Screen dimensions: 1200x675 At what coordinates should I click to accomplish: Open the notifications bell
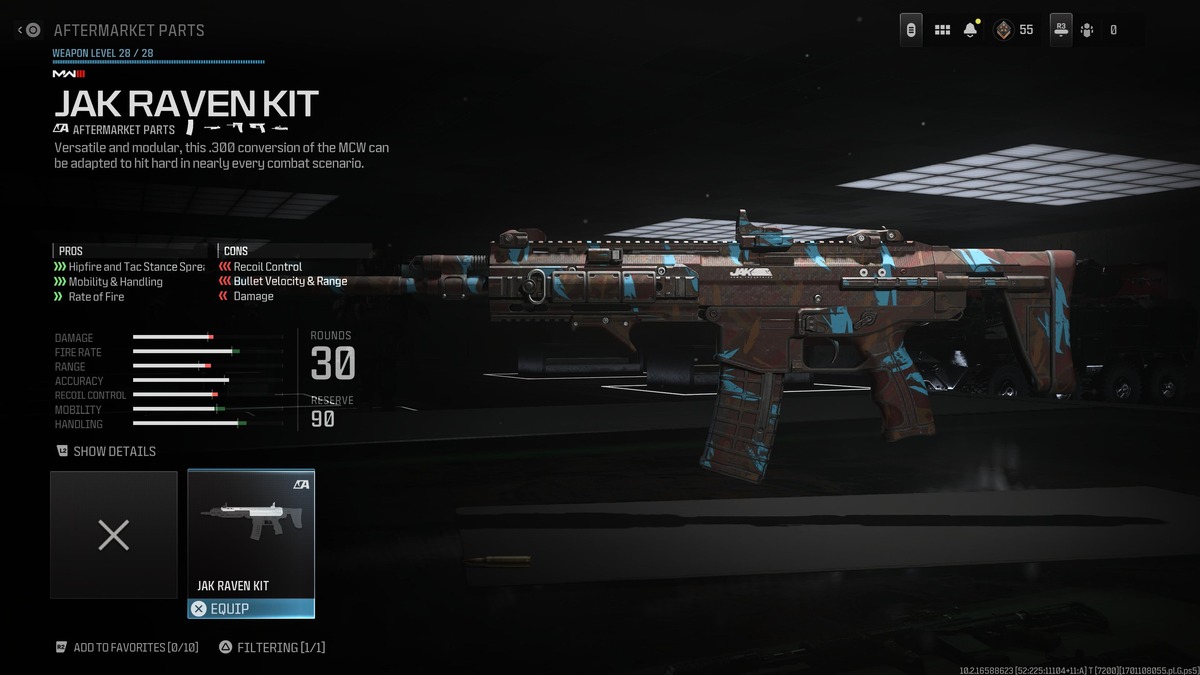970,30
